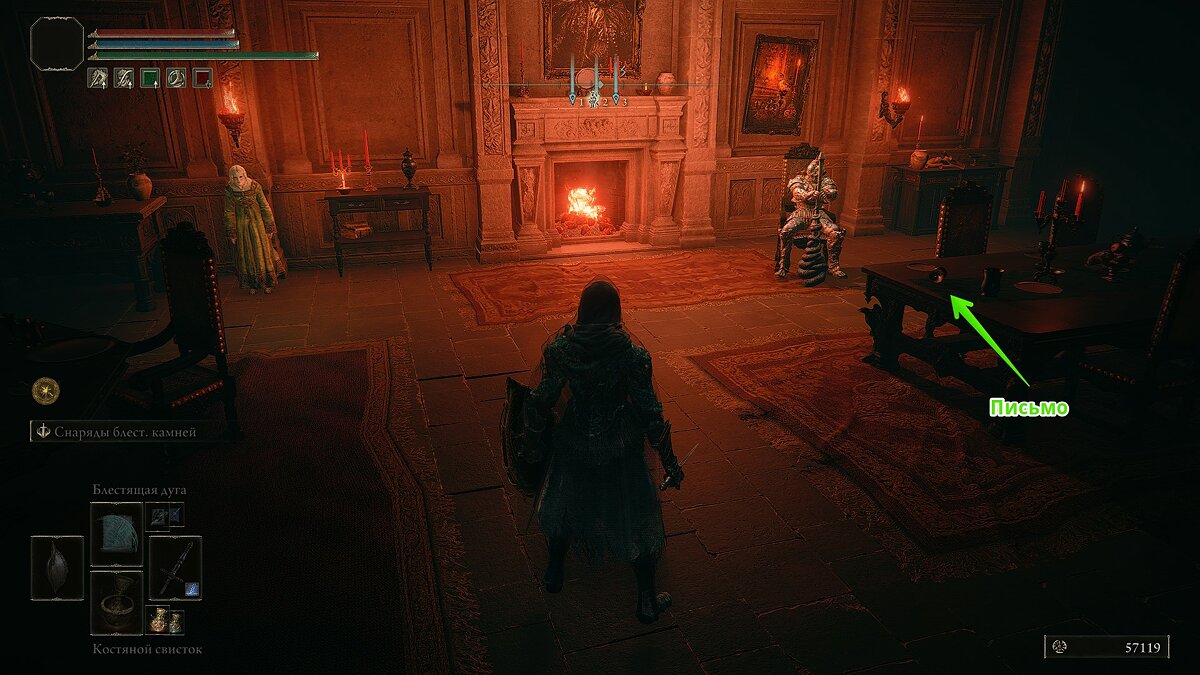Screen dimensions: 1200x675
Task: Select the Блестящая дуга spell slot
Action: (x=117, y=534)
